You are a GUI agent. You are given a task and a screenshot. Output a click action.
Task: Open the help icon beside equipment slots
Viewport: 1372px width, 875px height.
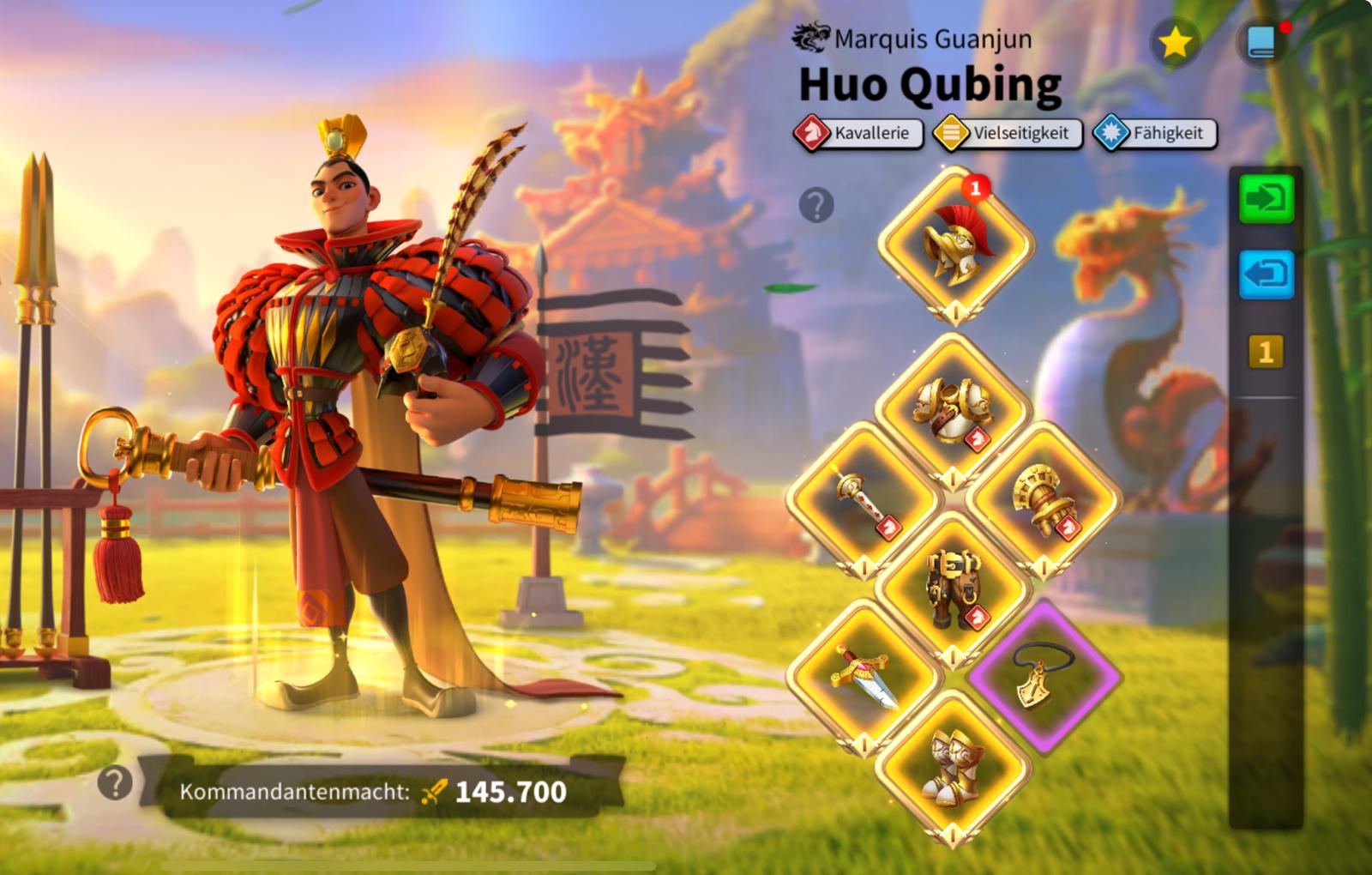click(816, 205)
